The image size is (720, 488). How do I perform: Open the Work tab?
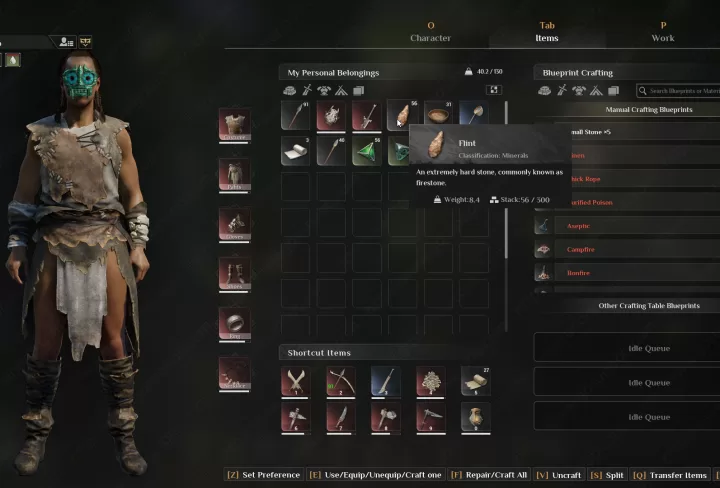pyautogui.click(x=662, y=32)
